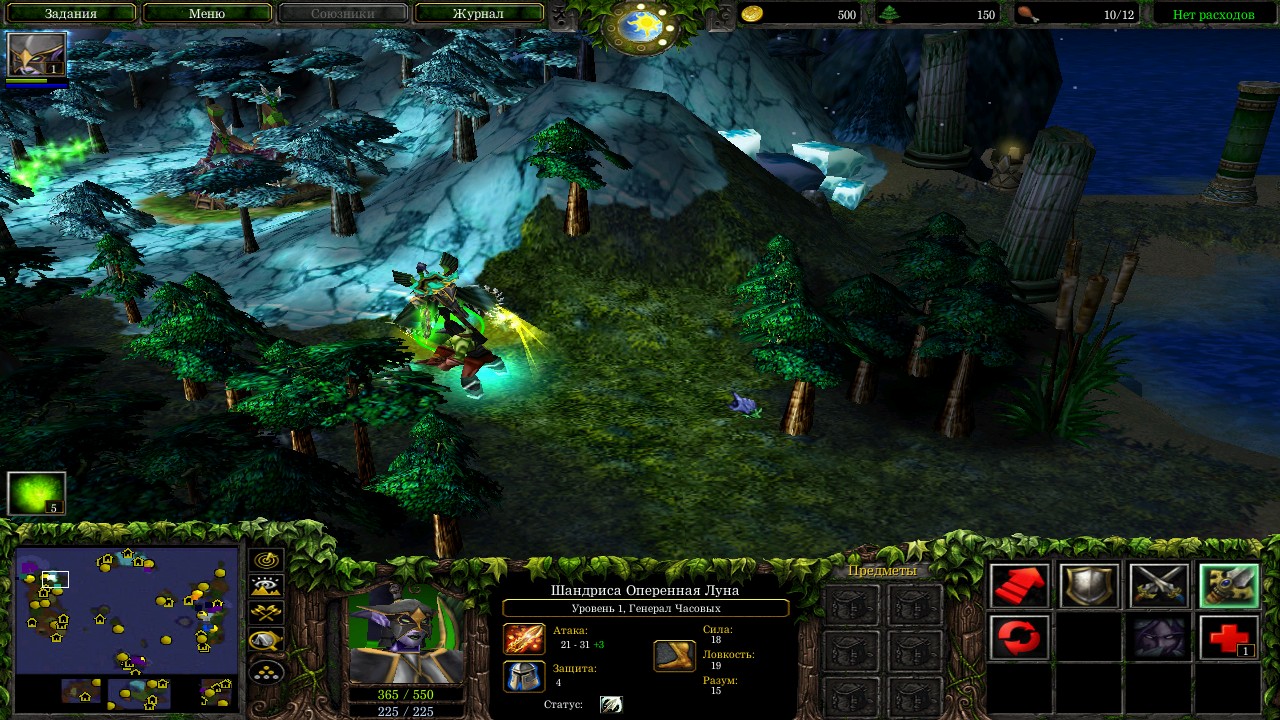
Task: Select Hold Position crossed swords command
Action: click(1159, 586)
